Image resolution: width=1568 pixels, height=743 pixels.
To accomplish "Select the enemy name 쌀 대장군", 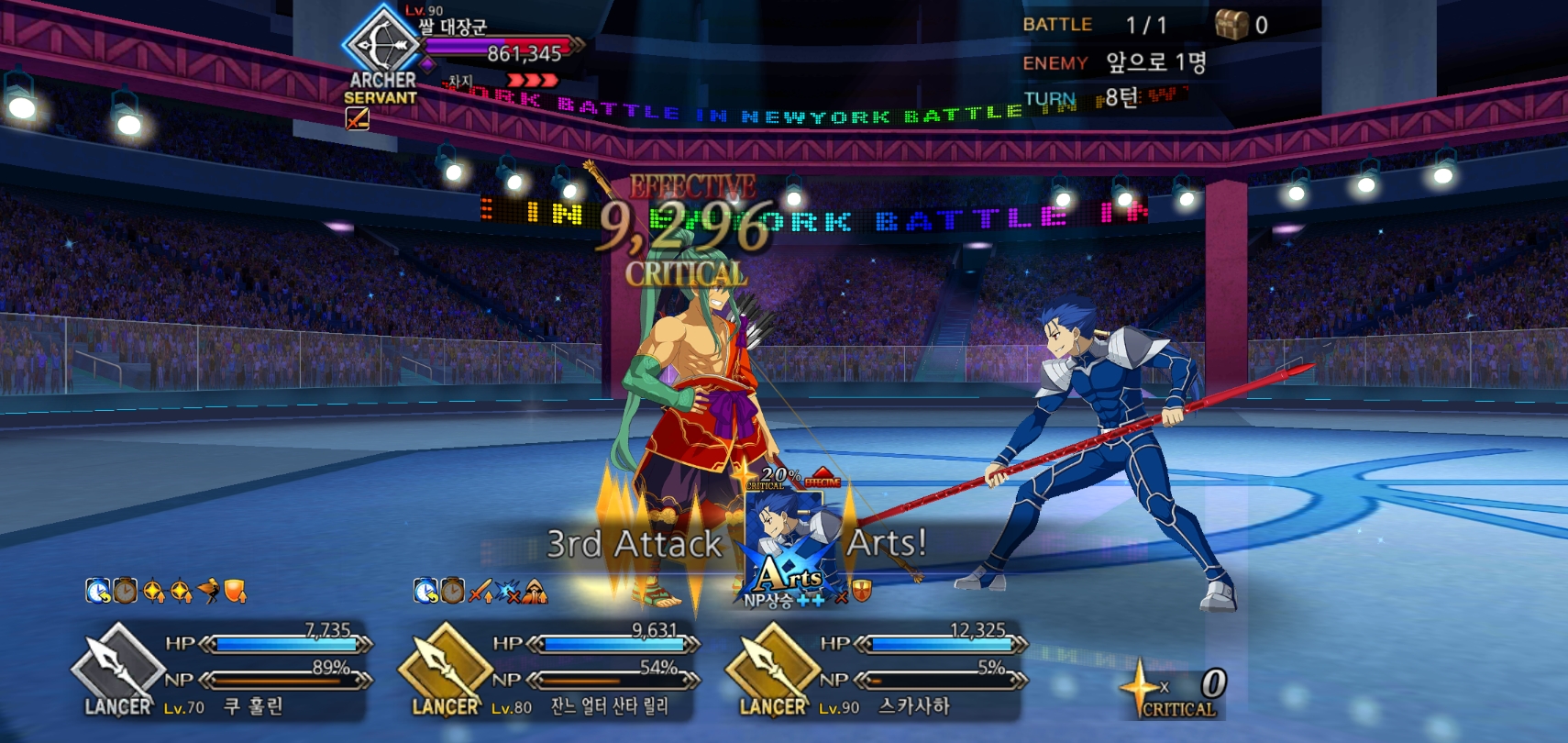I will coord(453,27).
